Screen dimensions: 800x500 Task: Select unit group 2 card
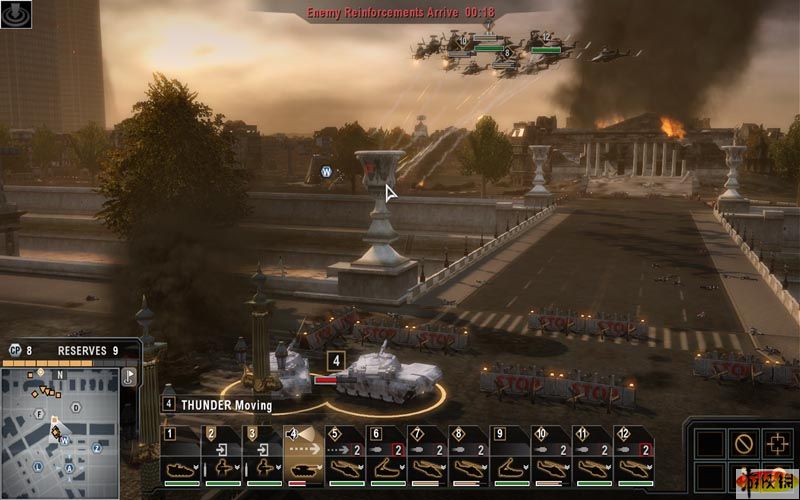222,457
